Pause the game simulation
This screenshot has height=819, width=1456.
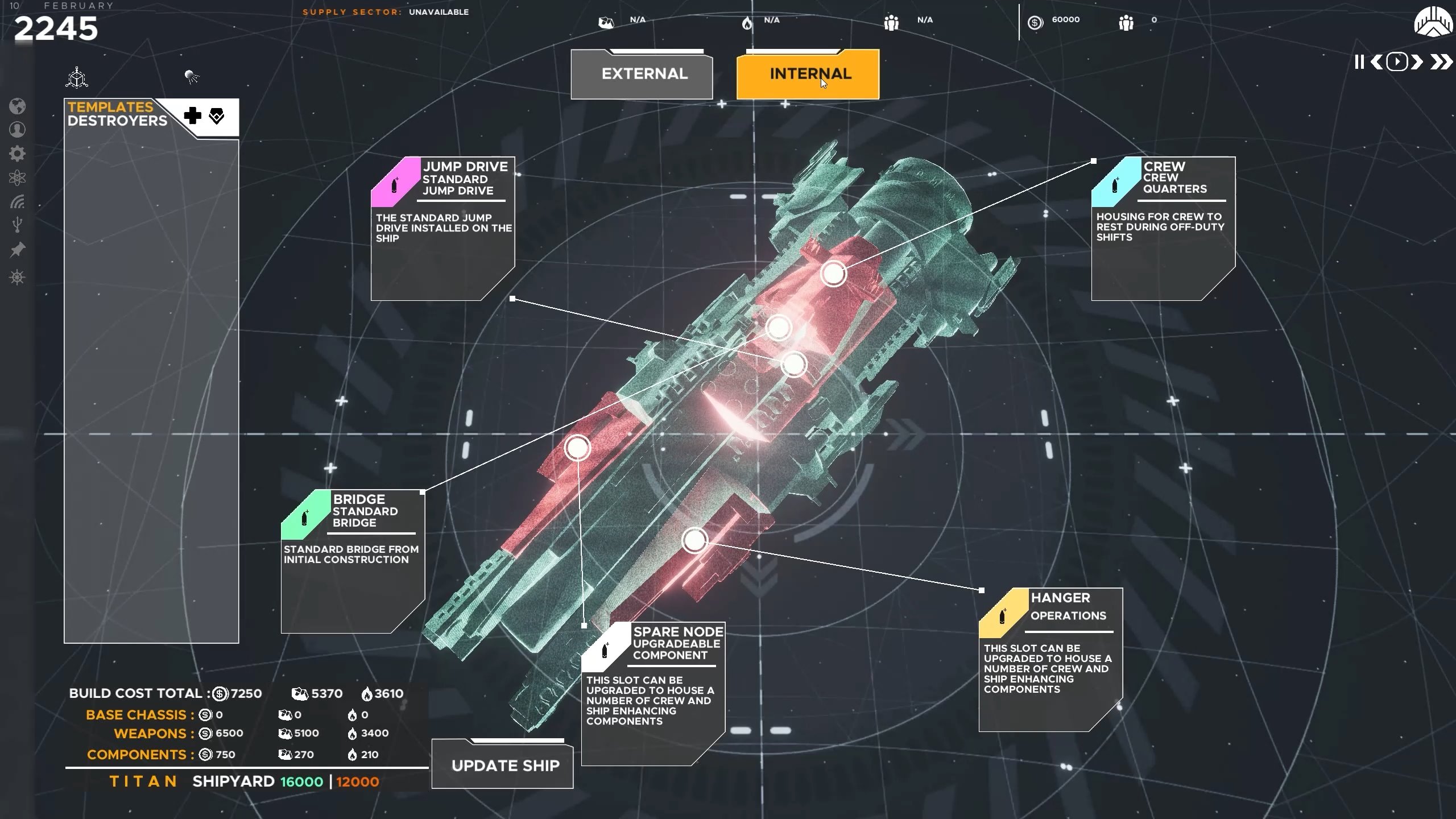[x=1358, y=63]
